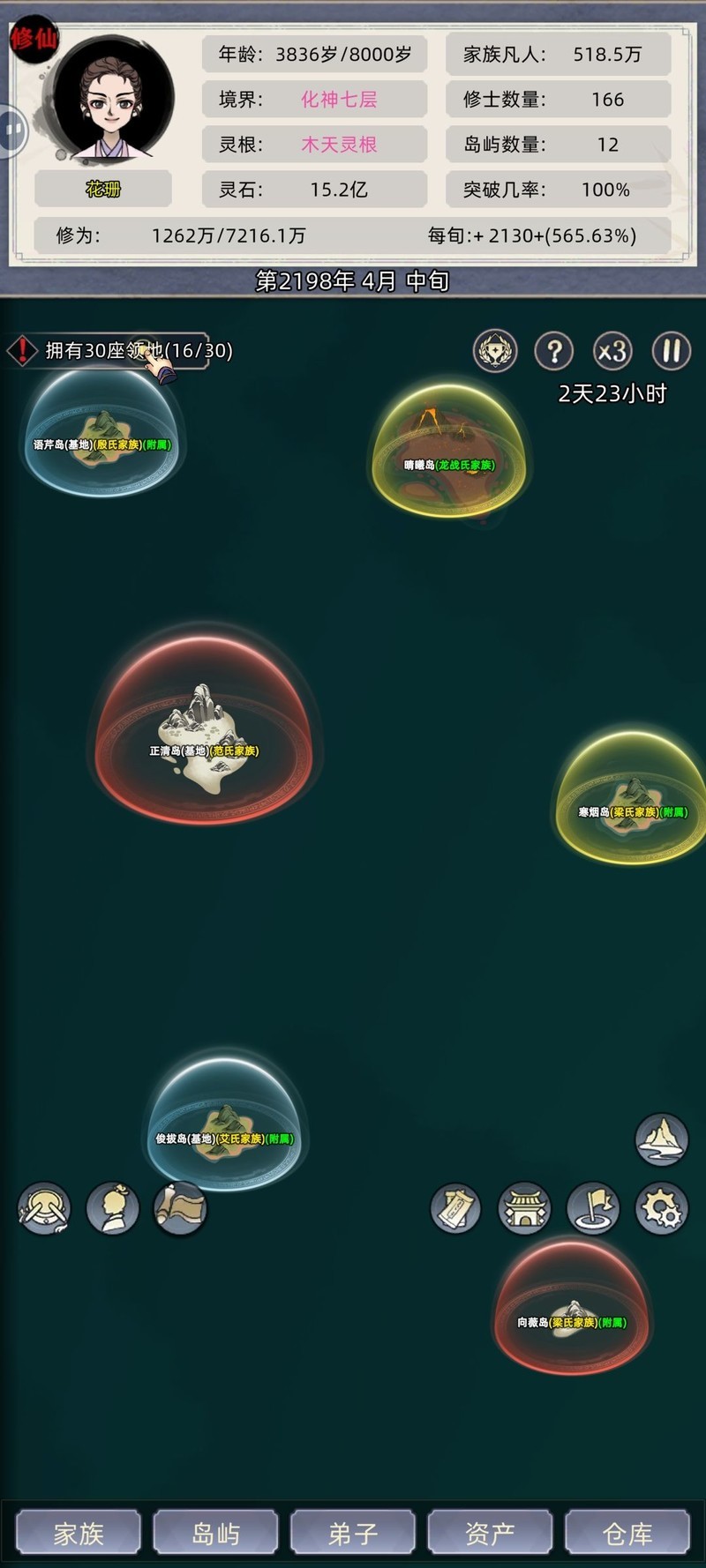Open the character silhouette icon
Viewport: 706px width, 1568px height.
tap(113, 1208)
